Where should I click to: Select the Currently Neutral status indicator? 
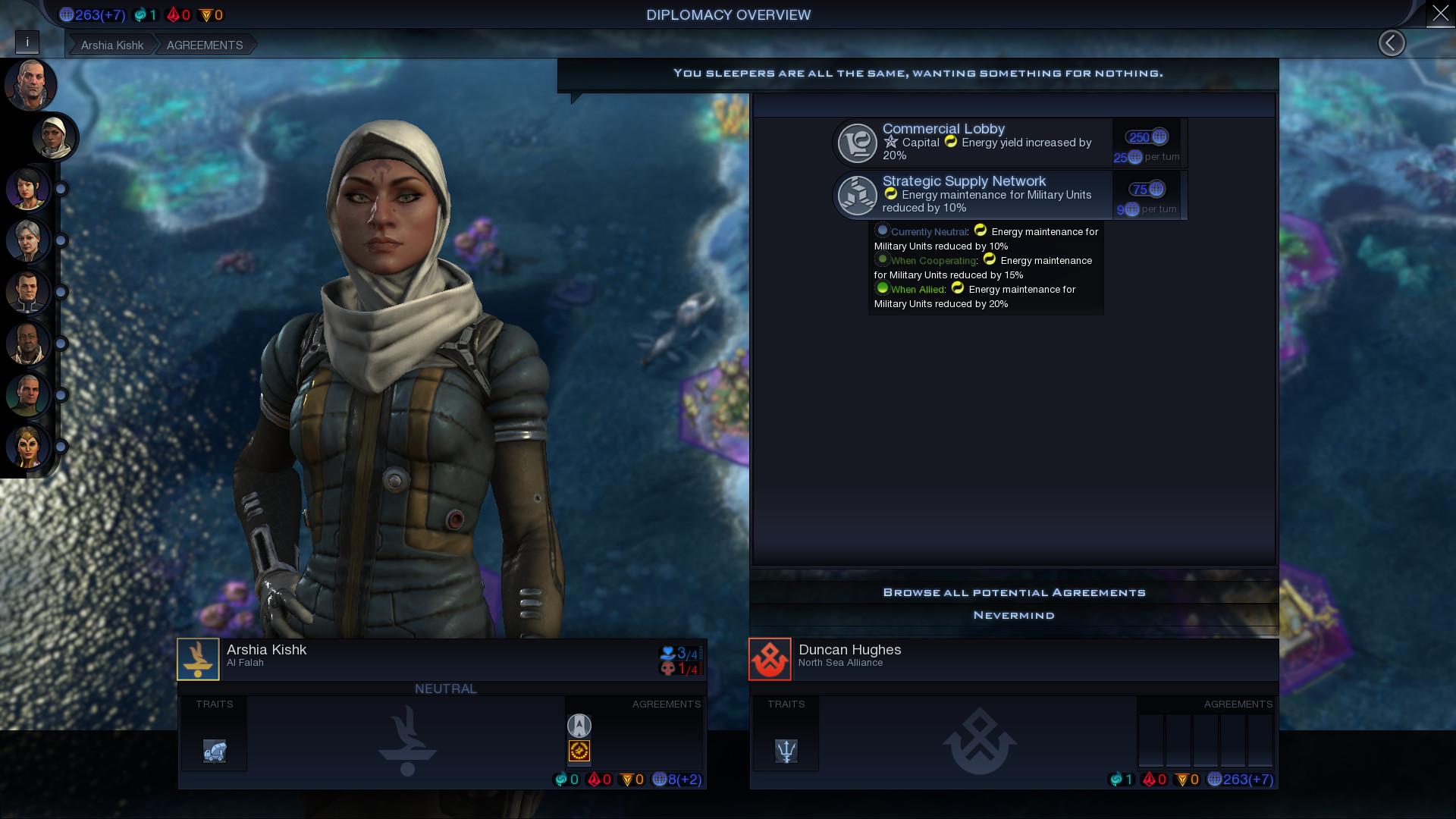(x=882, y=231)
